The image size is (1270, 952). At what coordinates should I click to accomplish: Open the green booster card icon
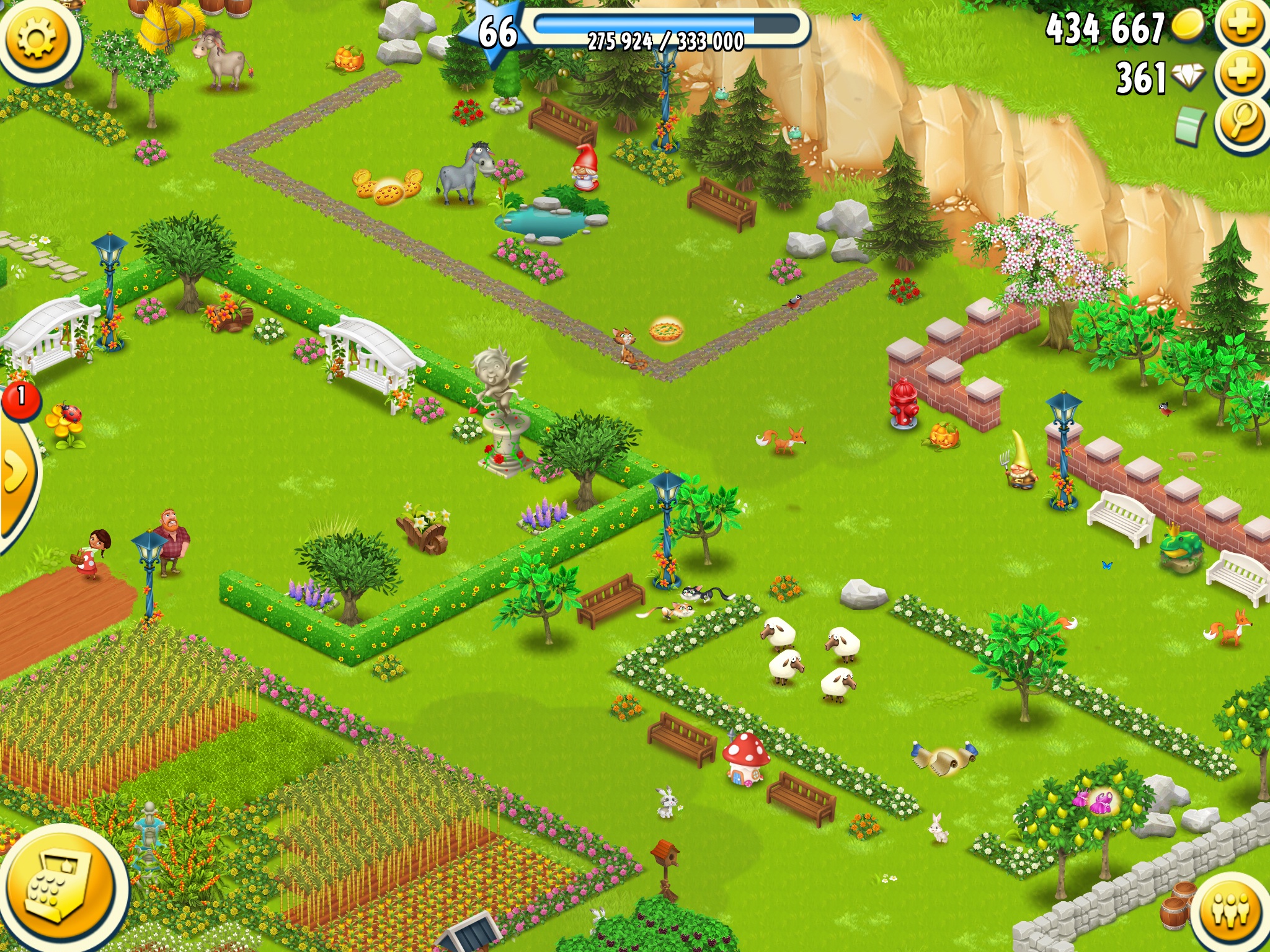click(1189, 126)
